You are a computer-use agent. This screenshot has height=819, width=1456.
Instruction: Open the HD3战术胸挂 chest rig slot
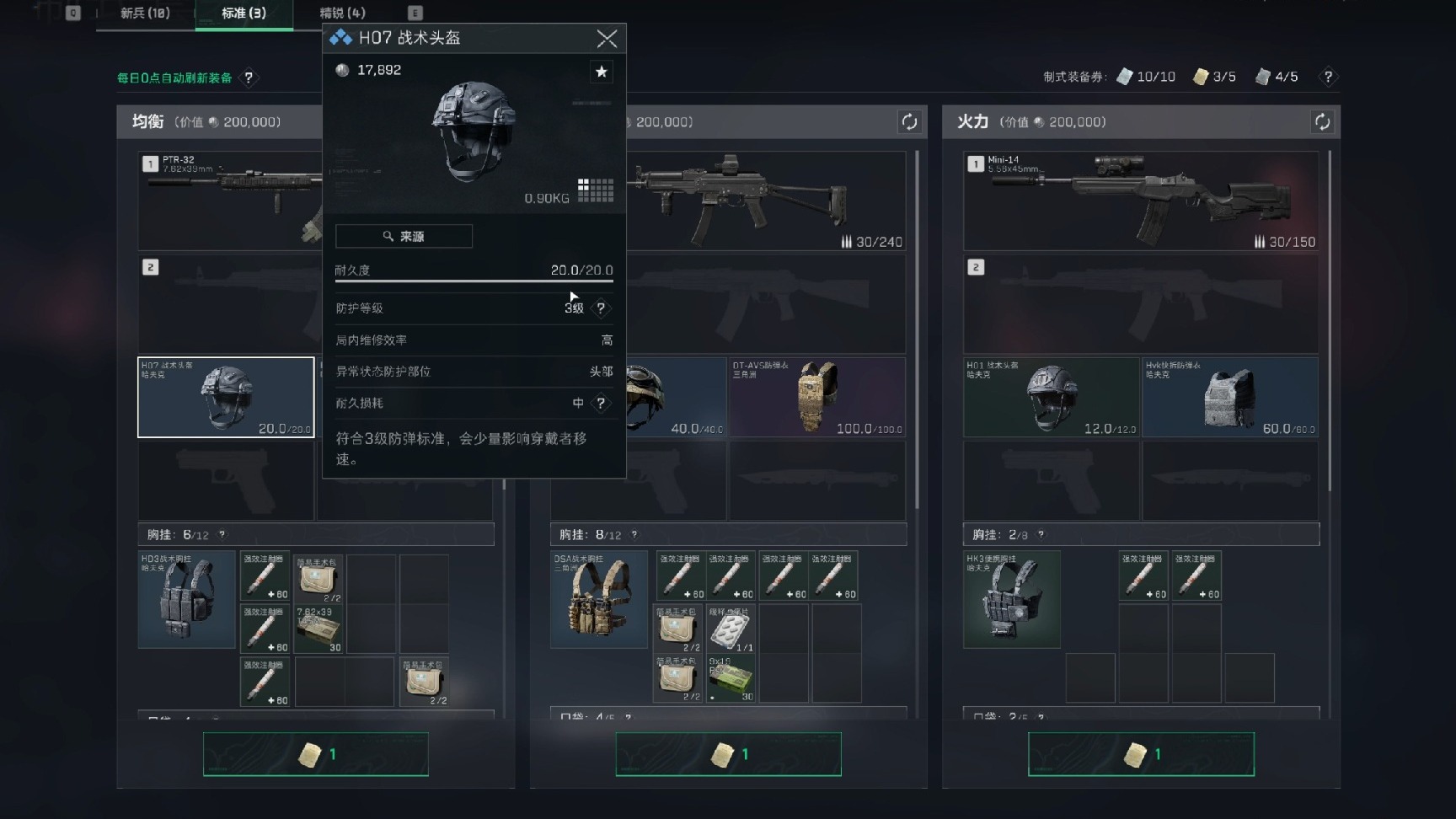(x=186, y=599)
